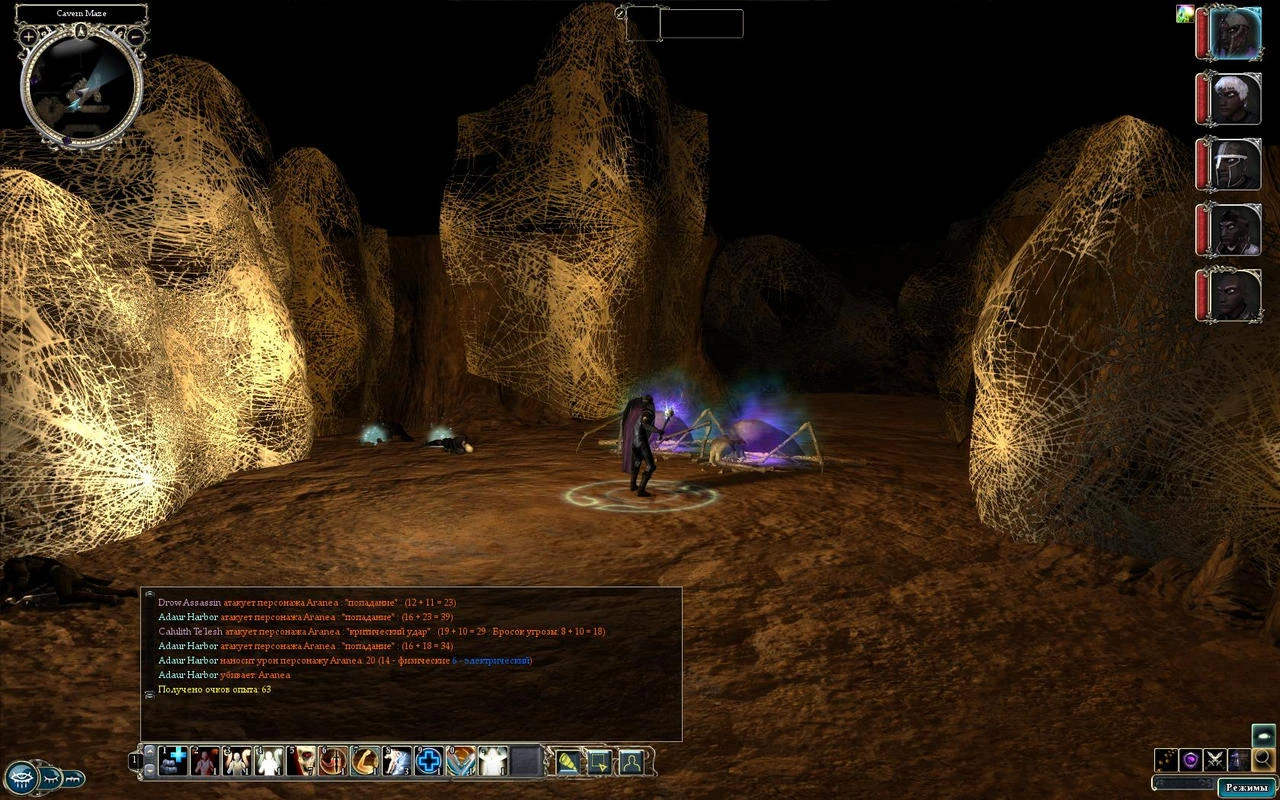Screen dimensions: 1280x800
Task: Click the yellow flashlight icon beside the hotbar
Action: point(566,760)
